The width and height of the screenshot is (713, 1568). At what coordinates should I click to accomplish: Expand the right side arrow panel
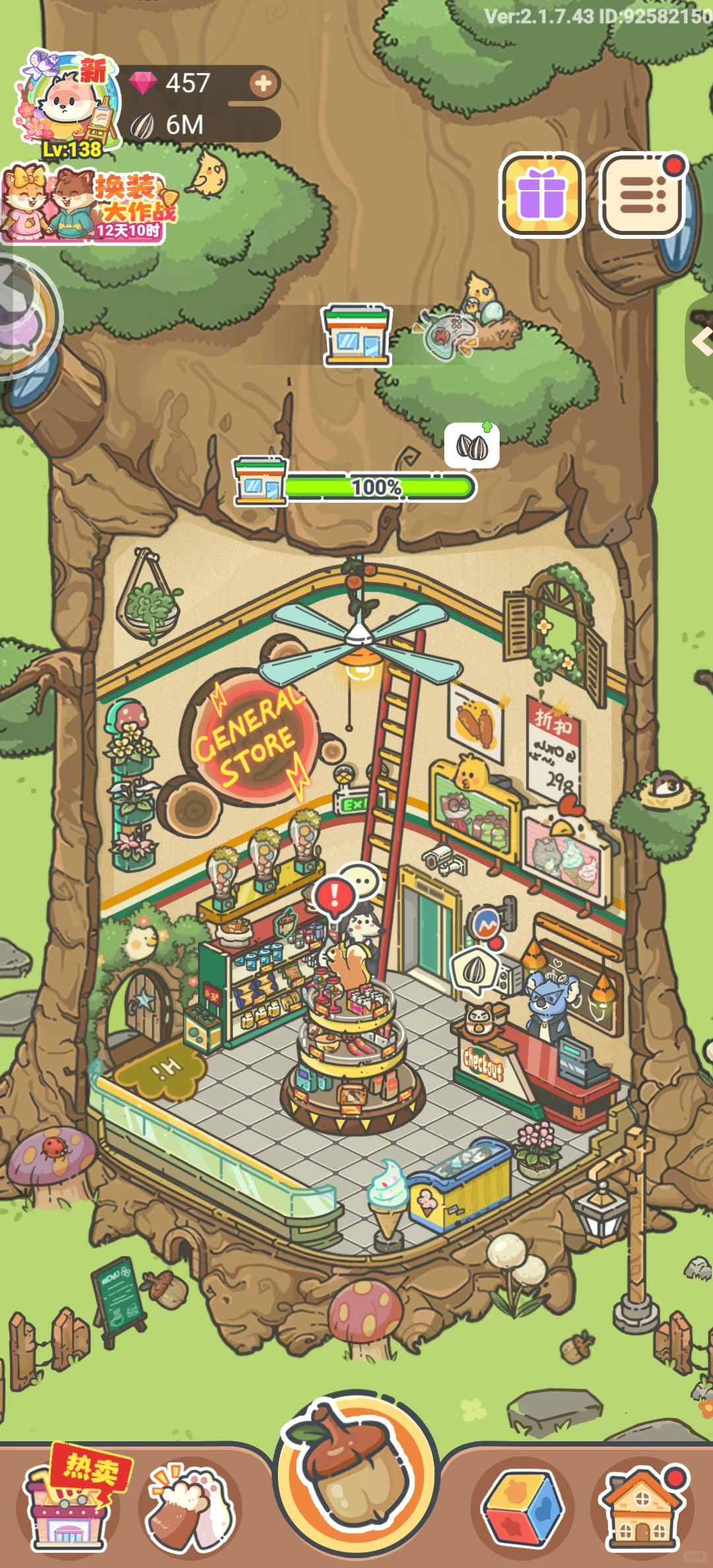[701, 342]
